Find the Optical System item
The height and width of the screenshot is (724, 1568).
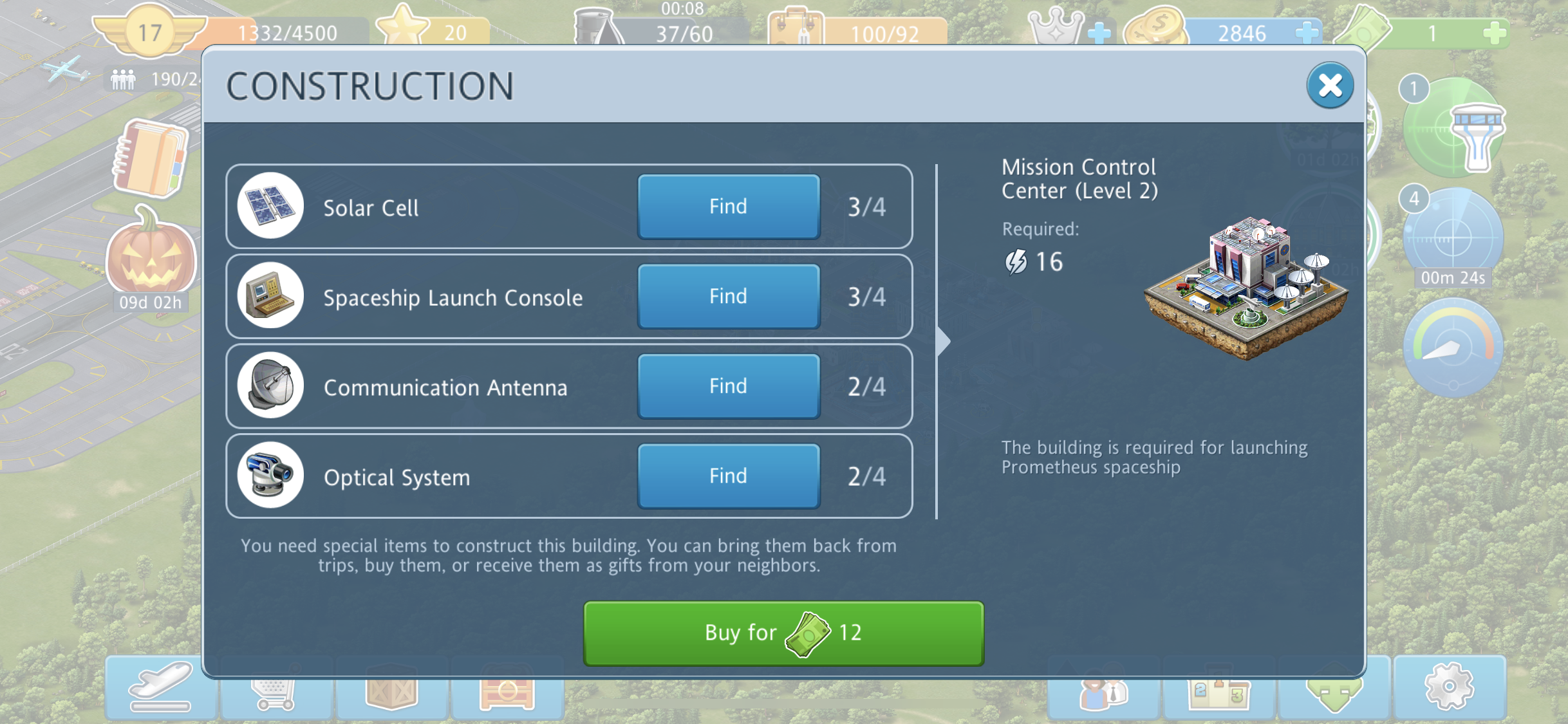[728, 476]
